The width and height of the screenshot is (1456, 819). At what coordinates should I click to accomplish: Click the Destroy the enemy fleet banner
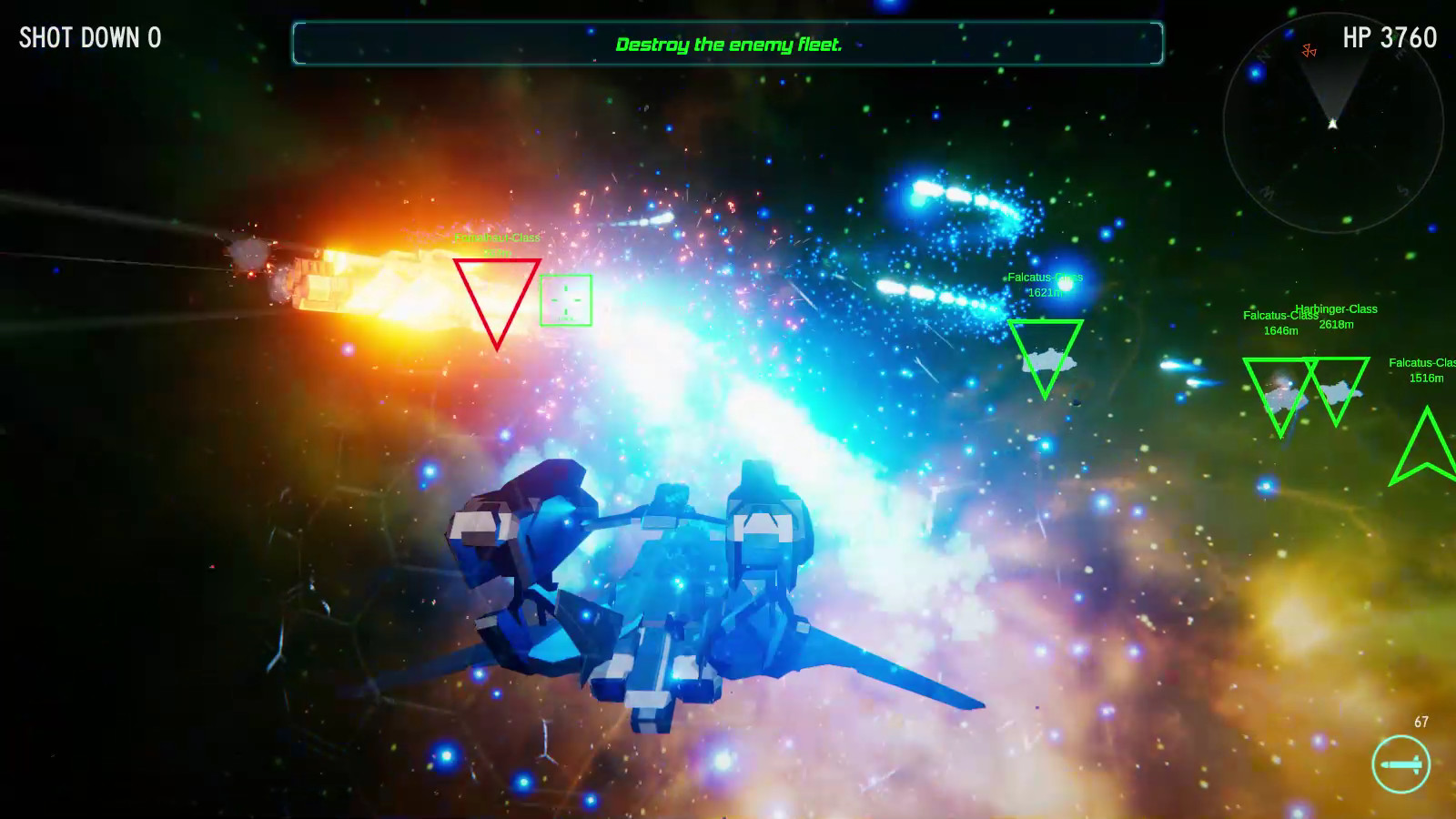pyautogui.click(x=728, y=44)
